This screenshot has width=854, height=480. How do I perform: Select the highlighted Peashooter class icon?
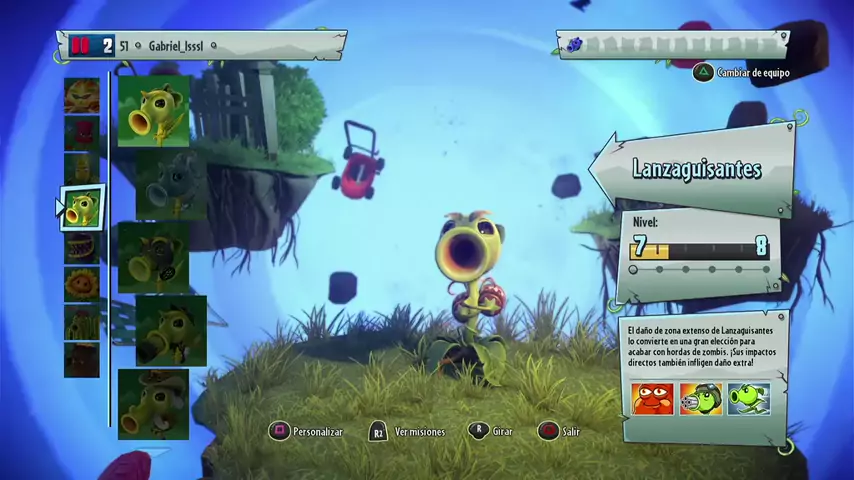tap(83, 208)
